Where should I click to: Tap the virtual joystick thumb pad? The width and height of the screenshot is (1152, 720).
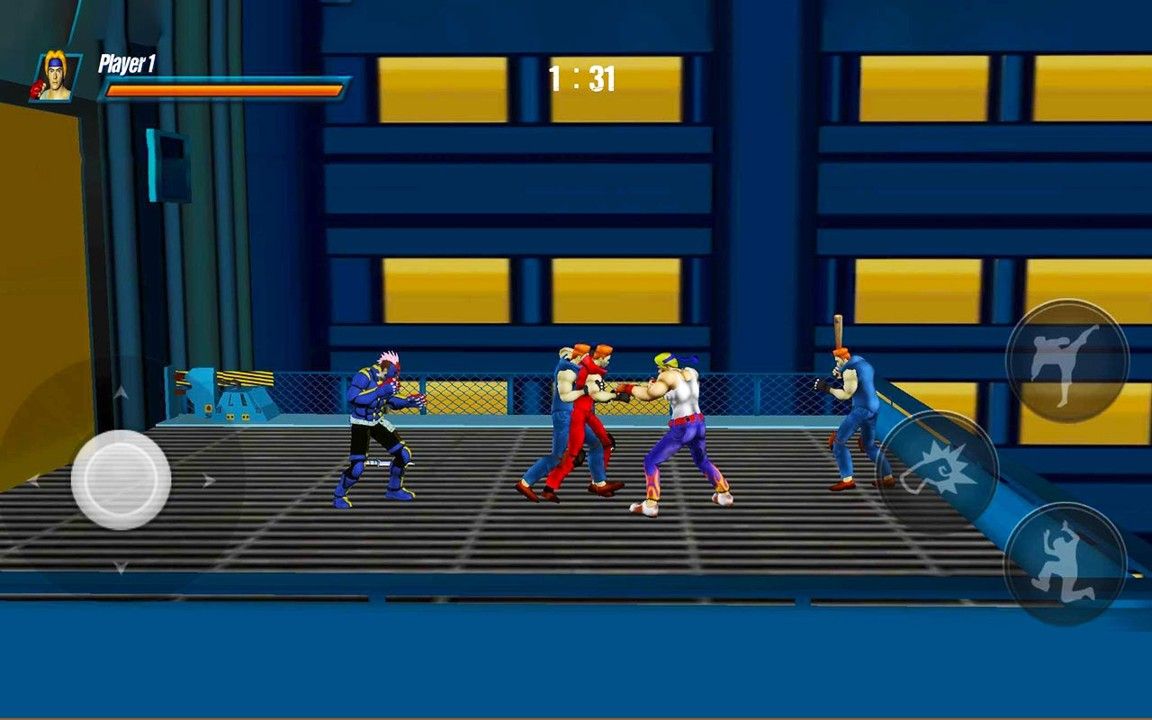point(121,480)
